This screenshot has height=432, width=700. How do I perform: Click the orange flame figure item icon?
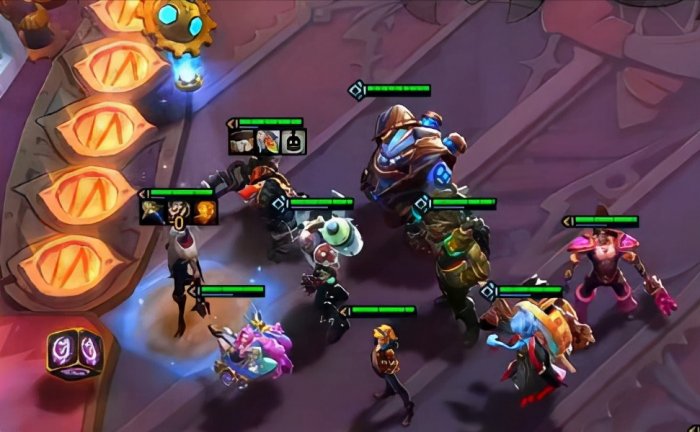205,211
